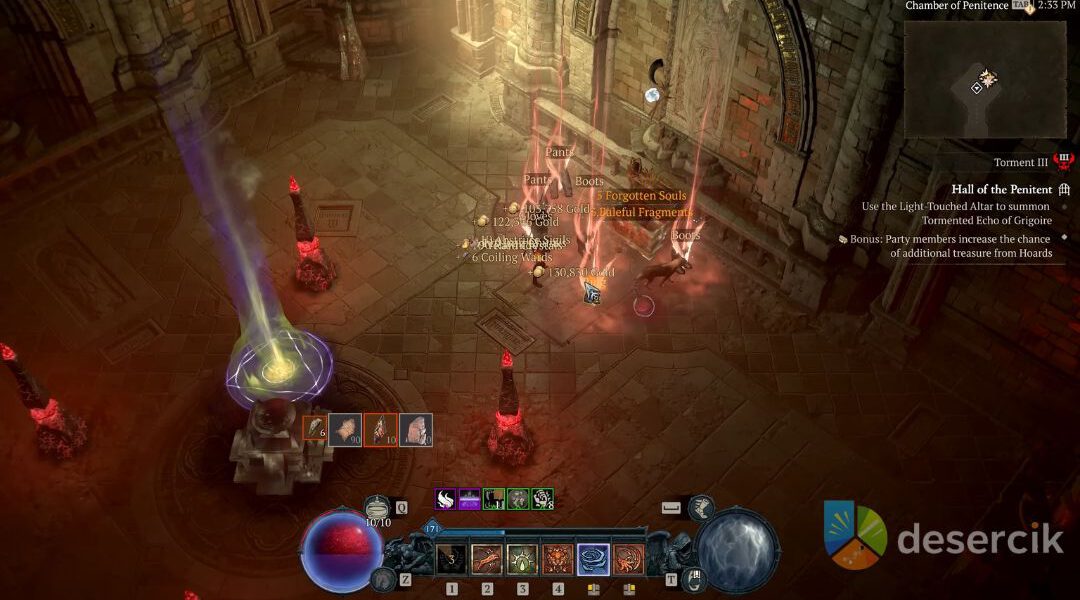1080x600 pixels.
Task: Activate the first skill slot showing number 3
Action: tap(452, 559)
